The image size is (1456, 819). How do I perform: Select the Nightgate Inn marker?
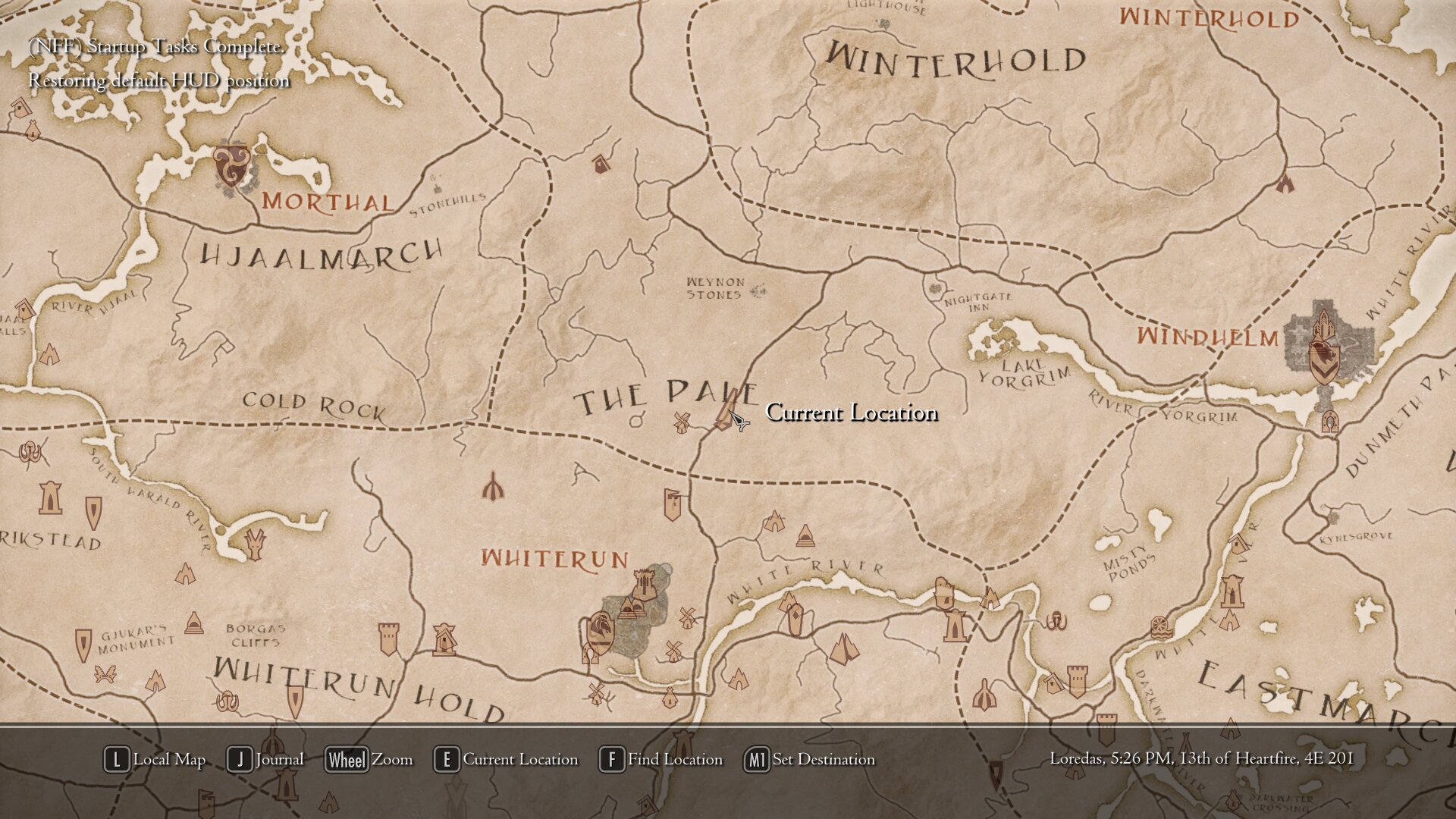point(934,289)
